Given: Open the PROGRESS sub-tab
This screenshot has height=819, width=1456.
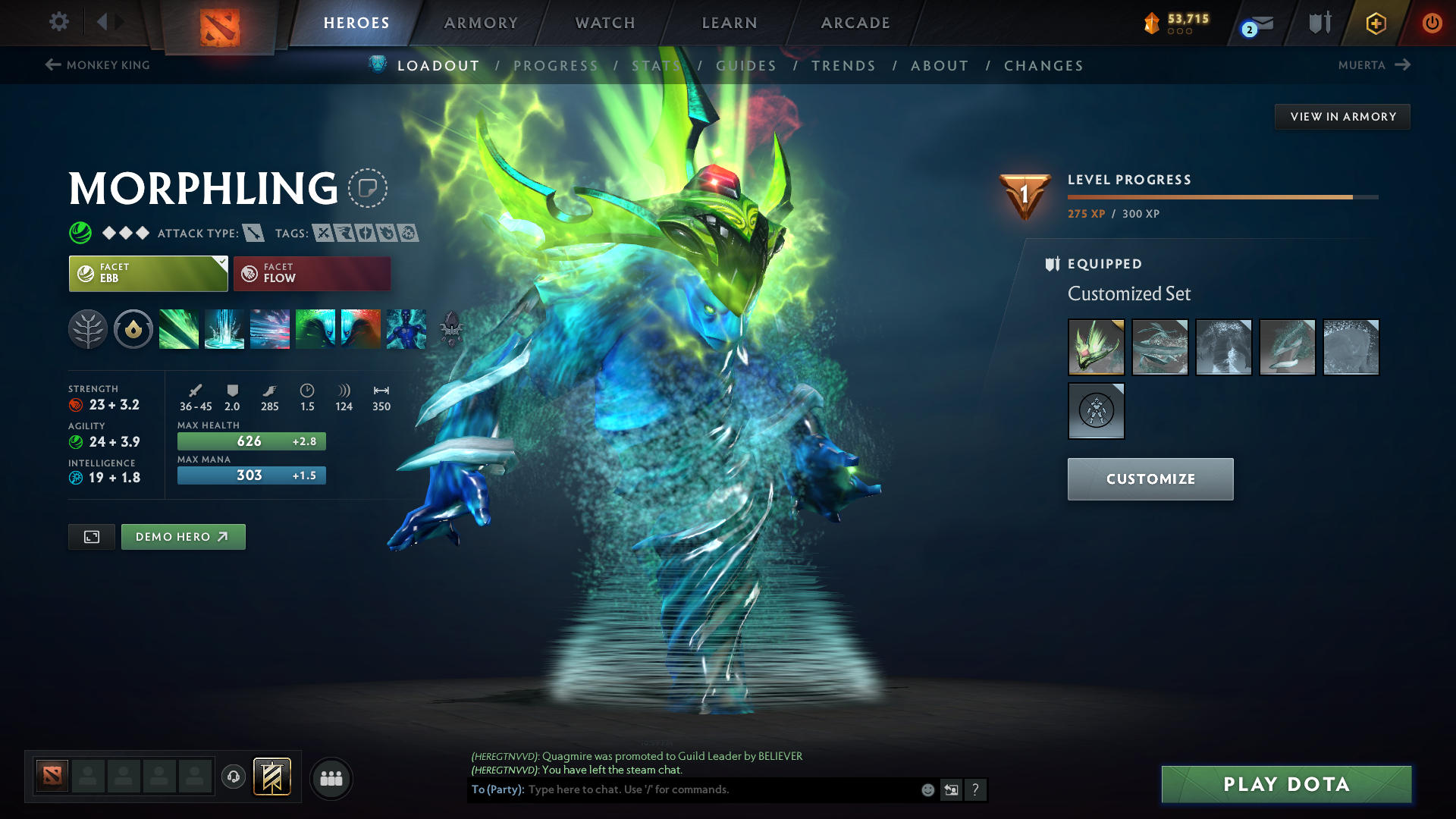Looking at the screenshot, I should tap(556, 65).
